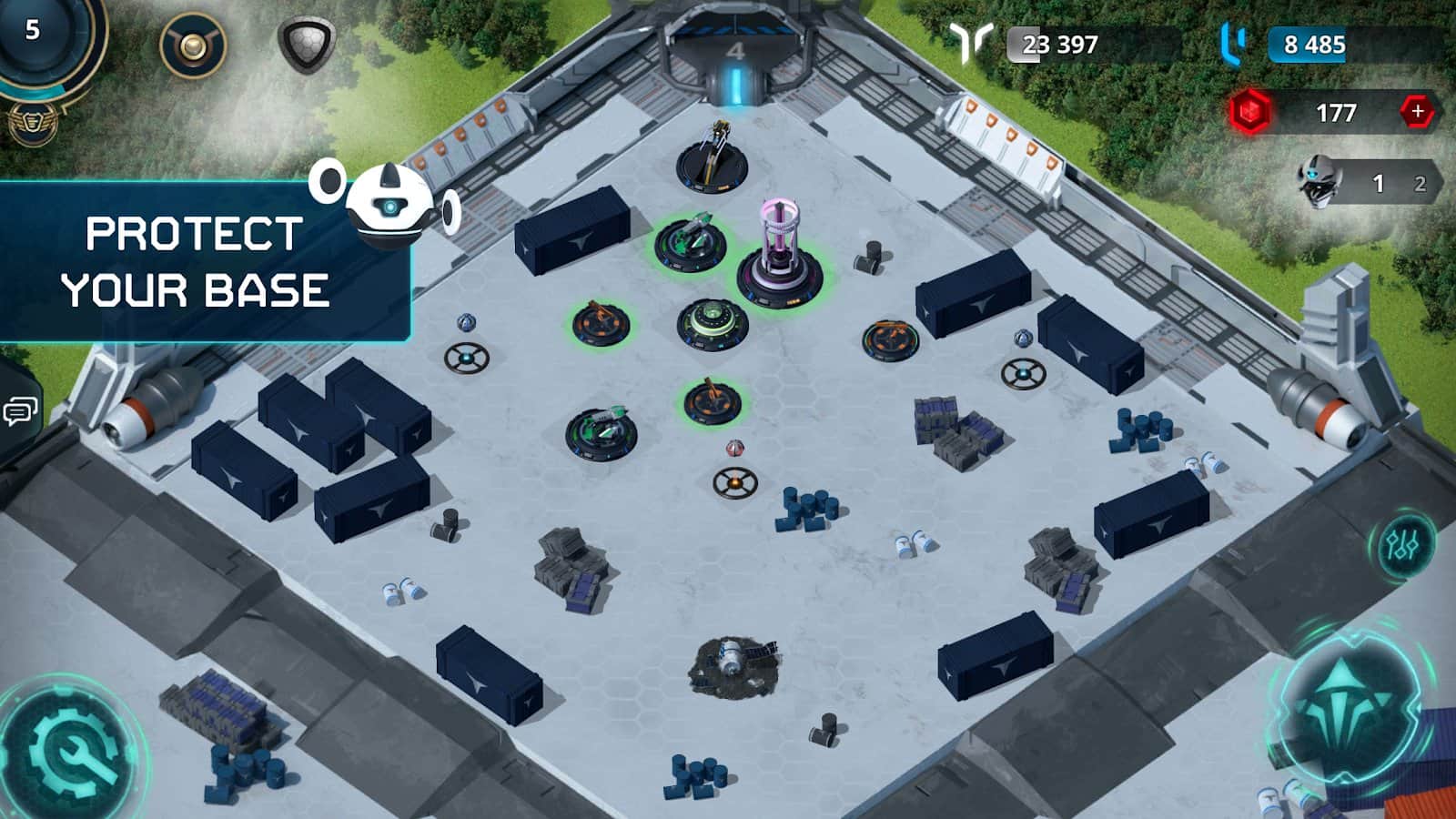Open the sliders settings button

coord(1402,546)
